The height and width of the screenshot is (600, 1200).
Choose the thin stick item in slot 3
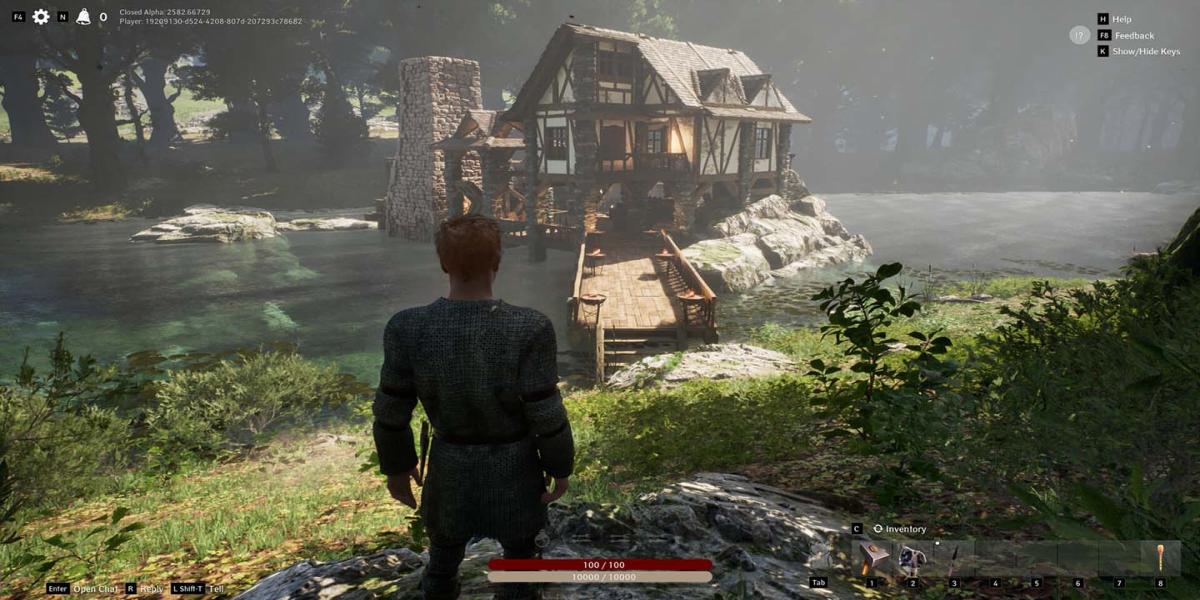954,558
